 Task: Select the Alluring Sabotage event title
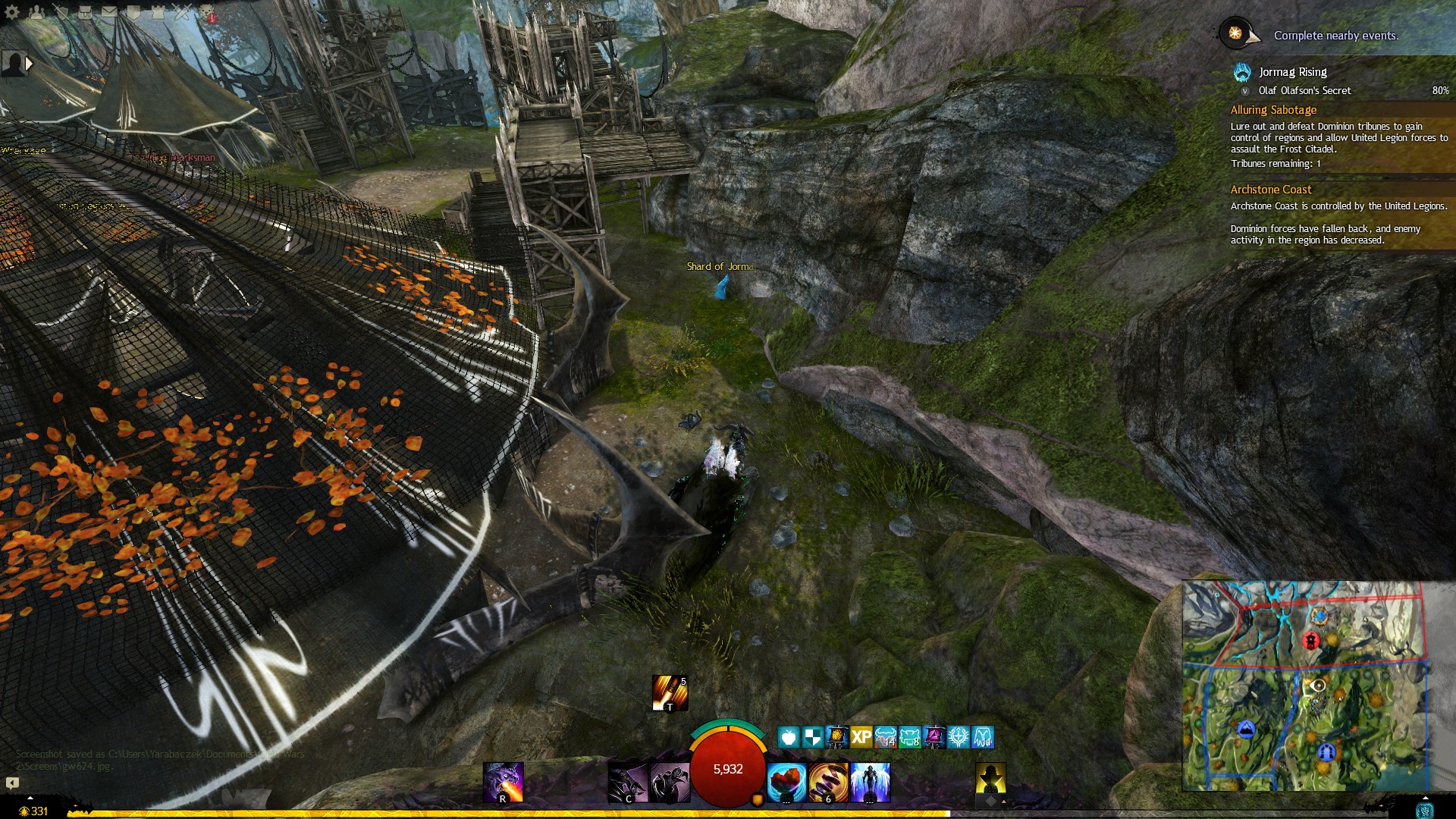1273,110
